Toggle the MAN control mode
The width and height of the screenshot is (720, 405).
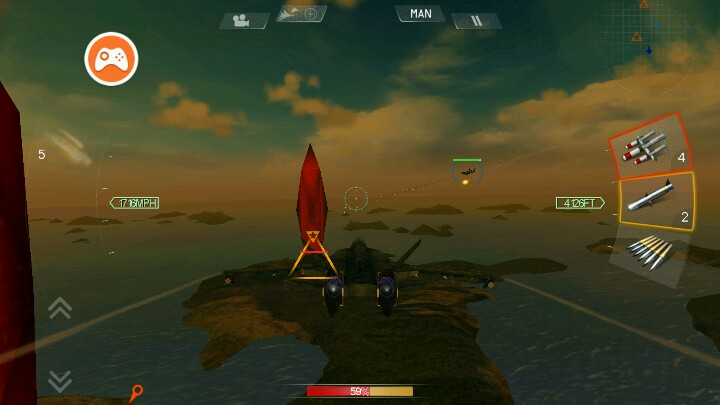tap(420, 14)
